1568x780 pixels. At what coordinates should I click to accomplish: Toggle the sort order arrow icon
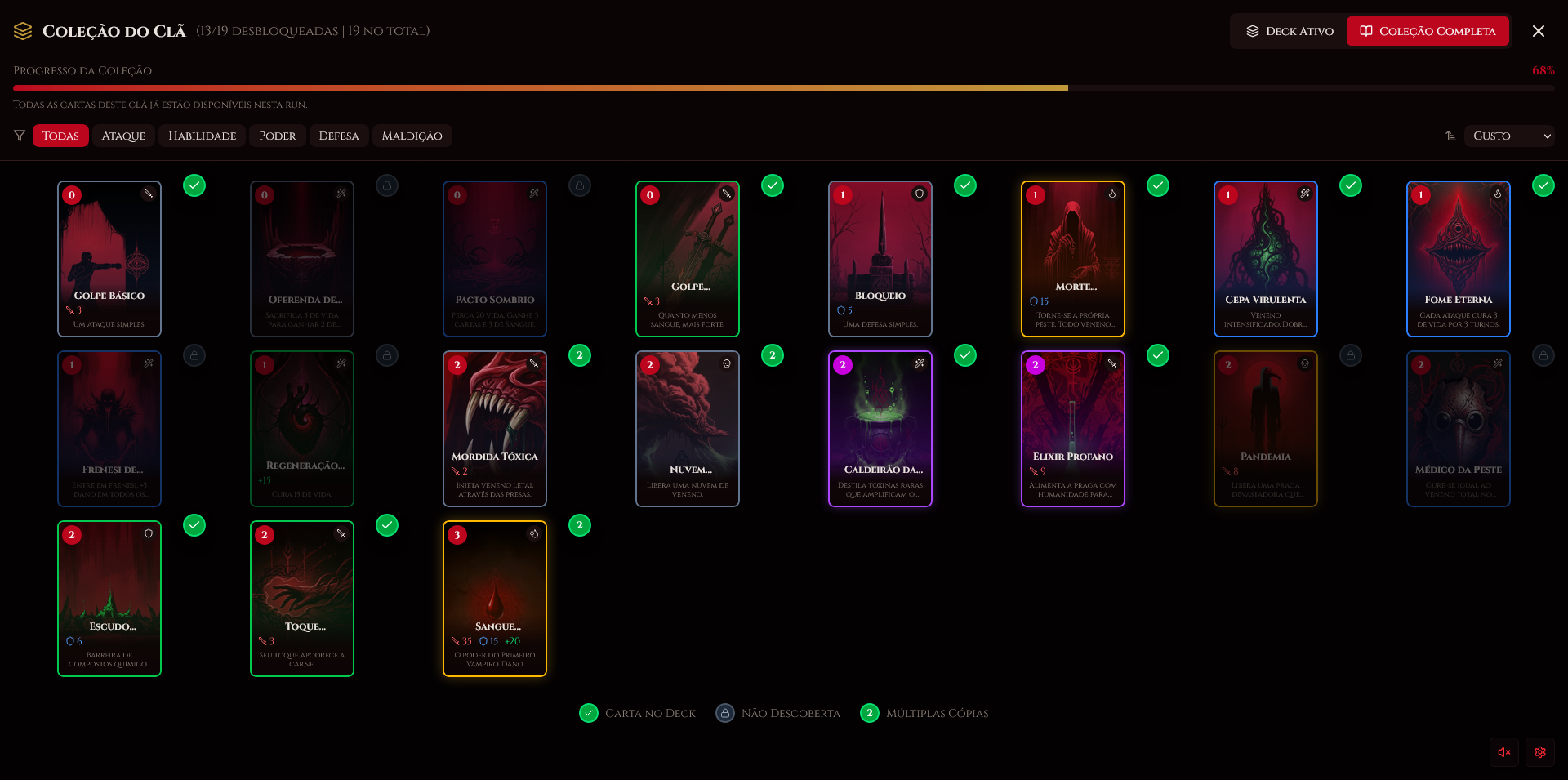pos(1450,136)
